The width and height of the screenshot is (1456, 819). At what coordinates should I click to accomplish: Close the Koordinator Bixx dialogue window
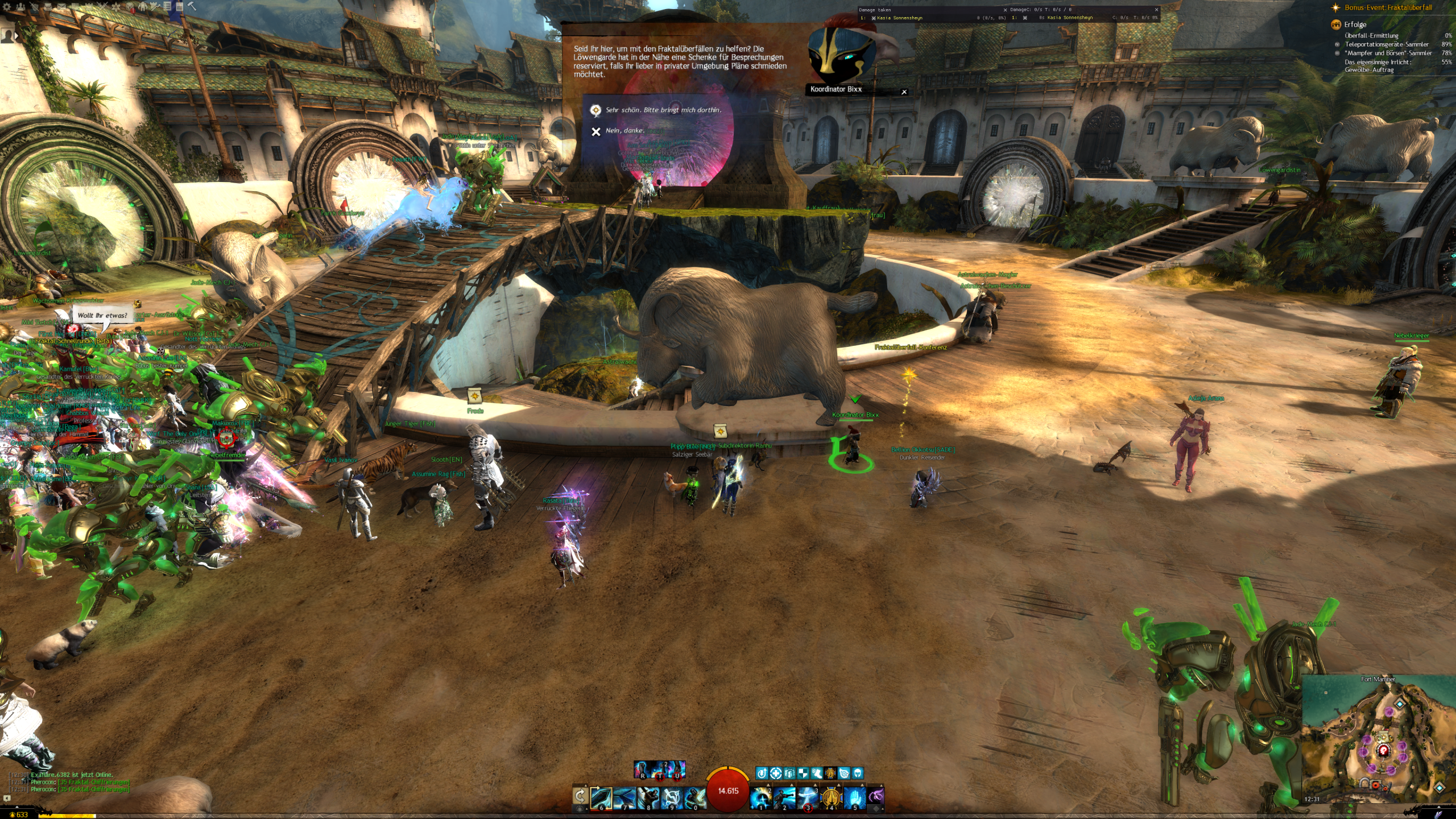pyautogui.click(x=904, y=92)
